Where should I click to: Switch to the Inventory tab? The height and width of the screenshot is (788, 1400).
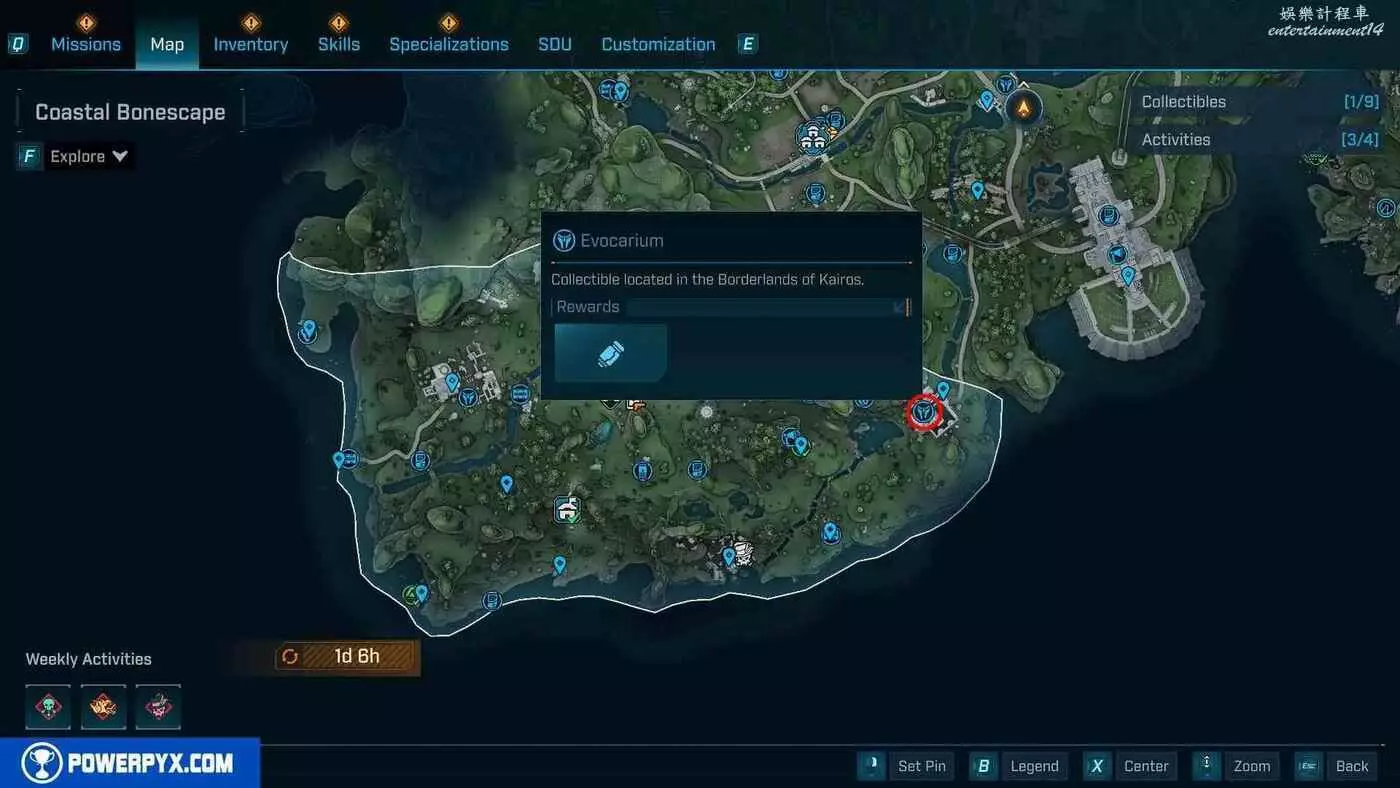250,44
